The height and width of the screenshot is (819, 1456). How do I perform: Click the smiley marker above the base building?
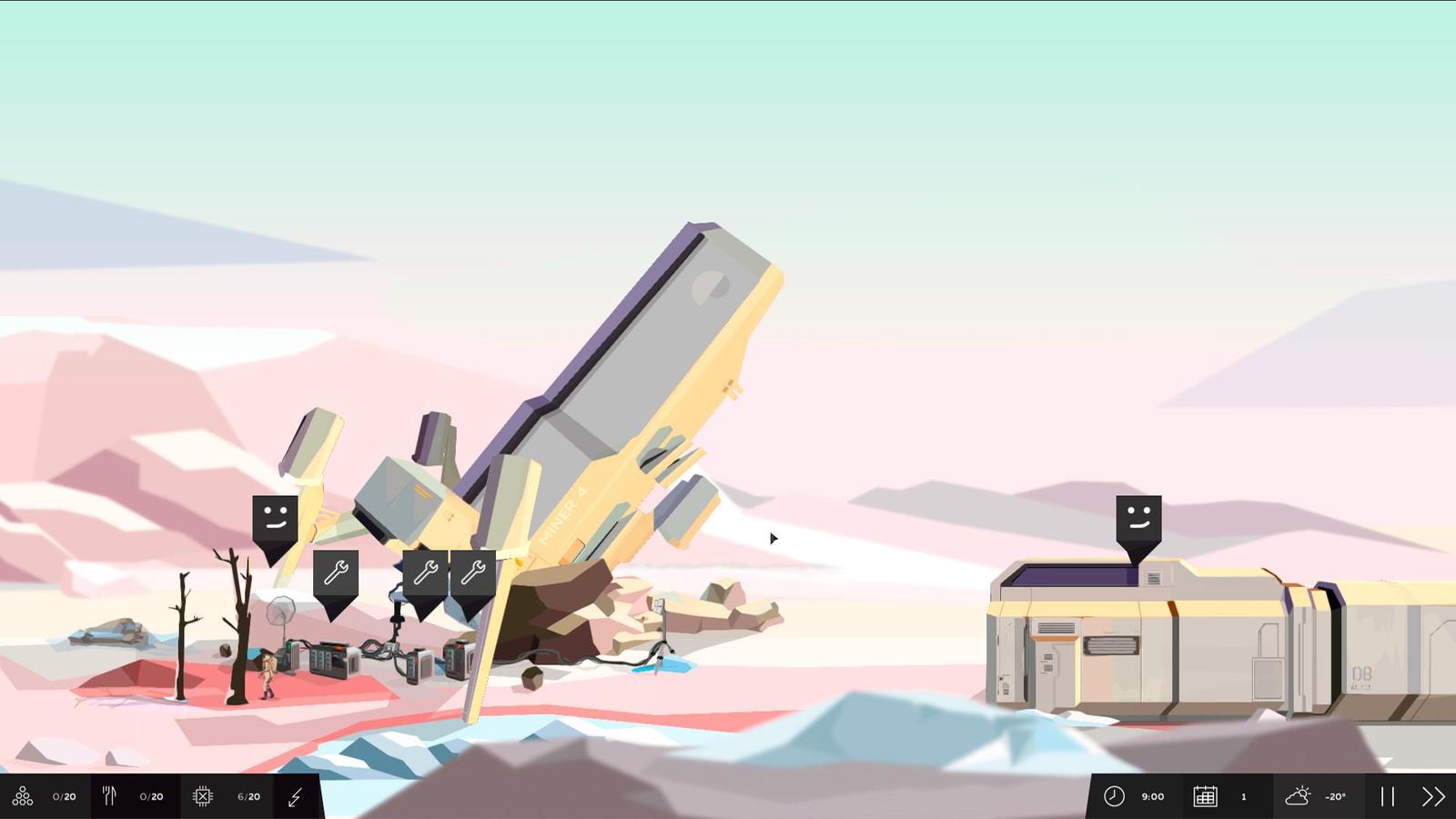(1137, 517)
